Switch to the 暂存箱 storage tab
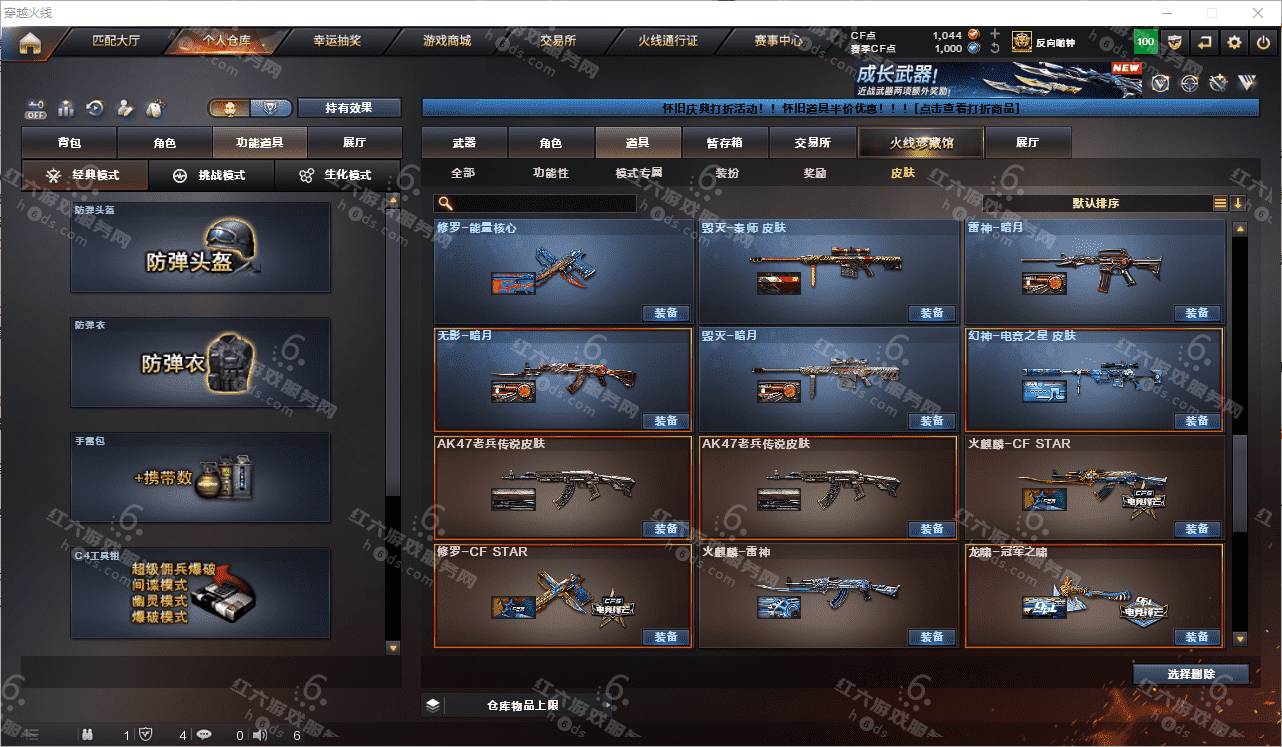1282x747 pixels. pyautogui.click(x=725, y=143)
